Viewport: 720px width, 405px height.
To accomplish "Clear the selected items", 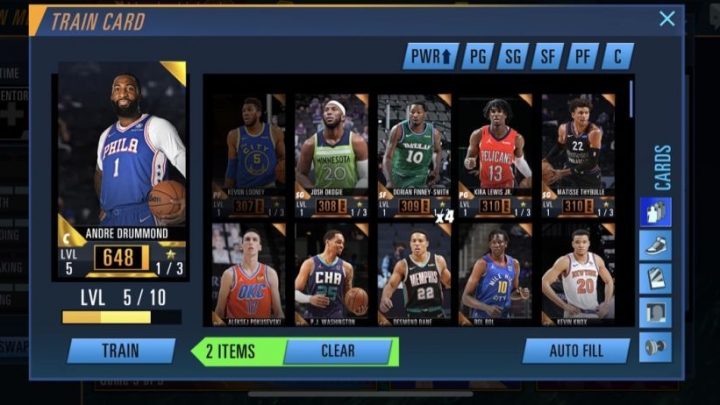I will tap(337, 351).
